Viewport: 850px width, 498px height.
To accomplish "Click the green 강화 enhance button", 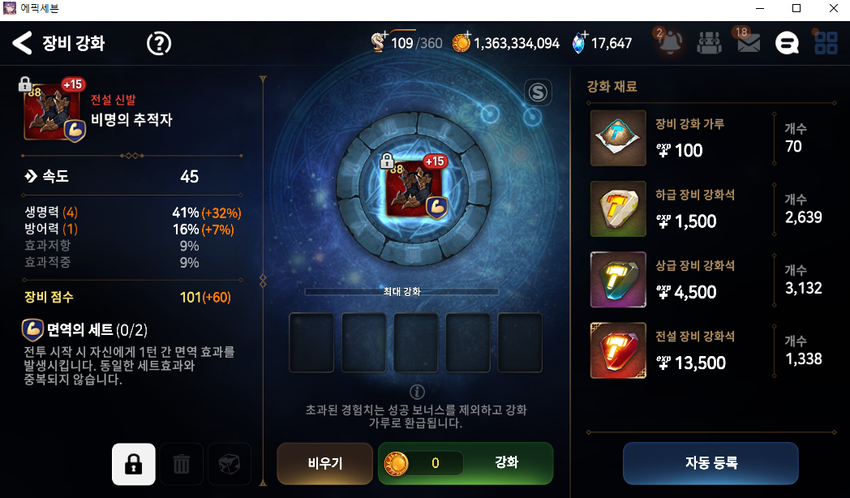I will (506, 463).
